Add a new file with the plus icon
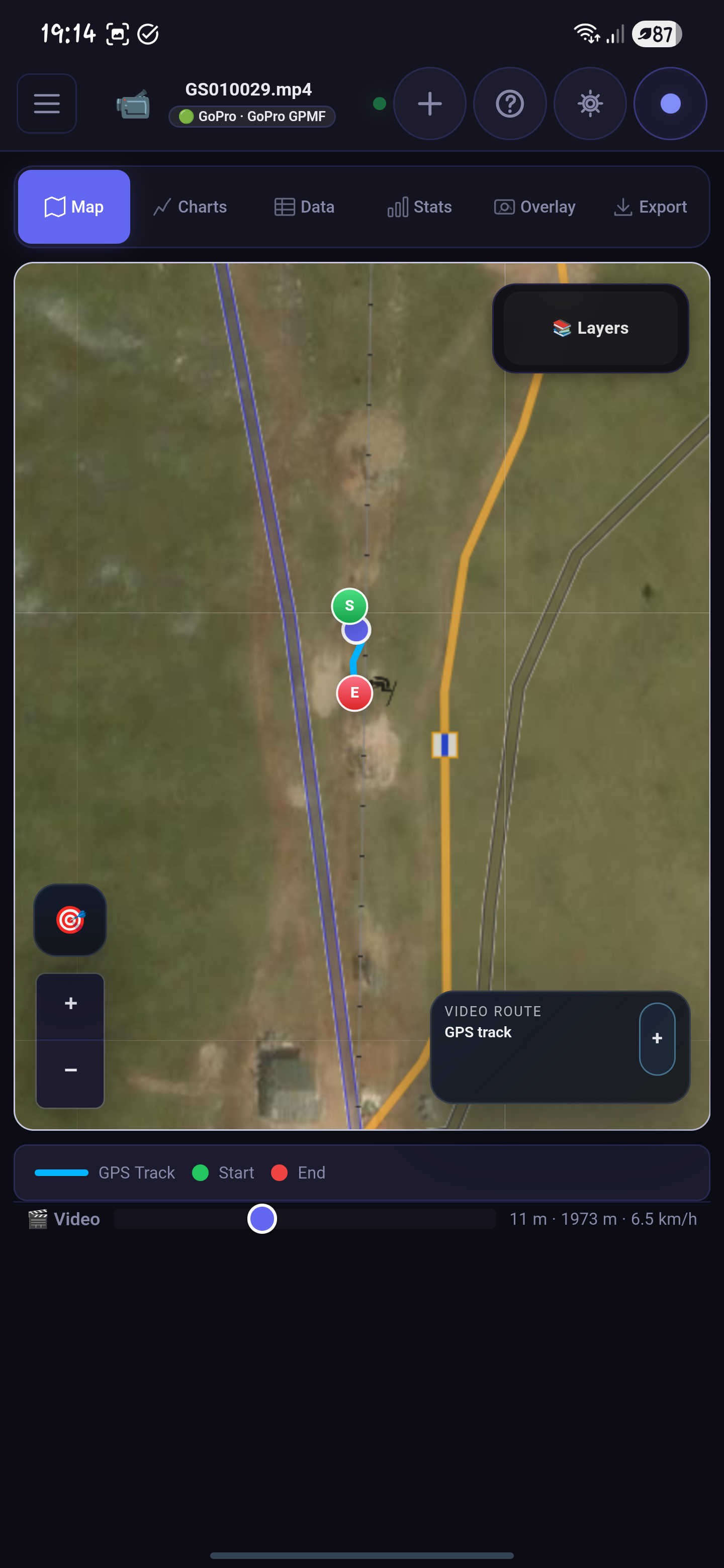 pos(430,104)
